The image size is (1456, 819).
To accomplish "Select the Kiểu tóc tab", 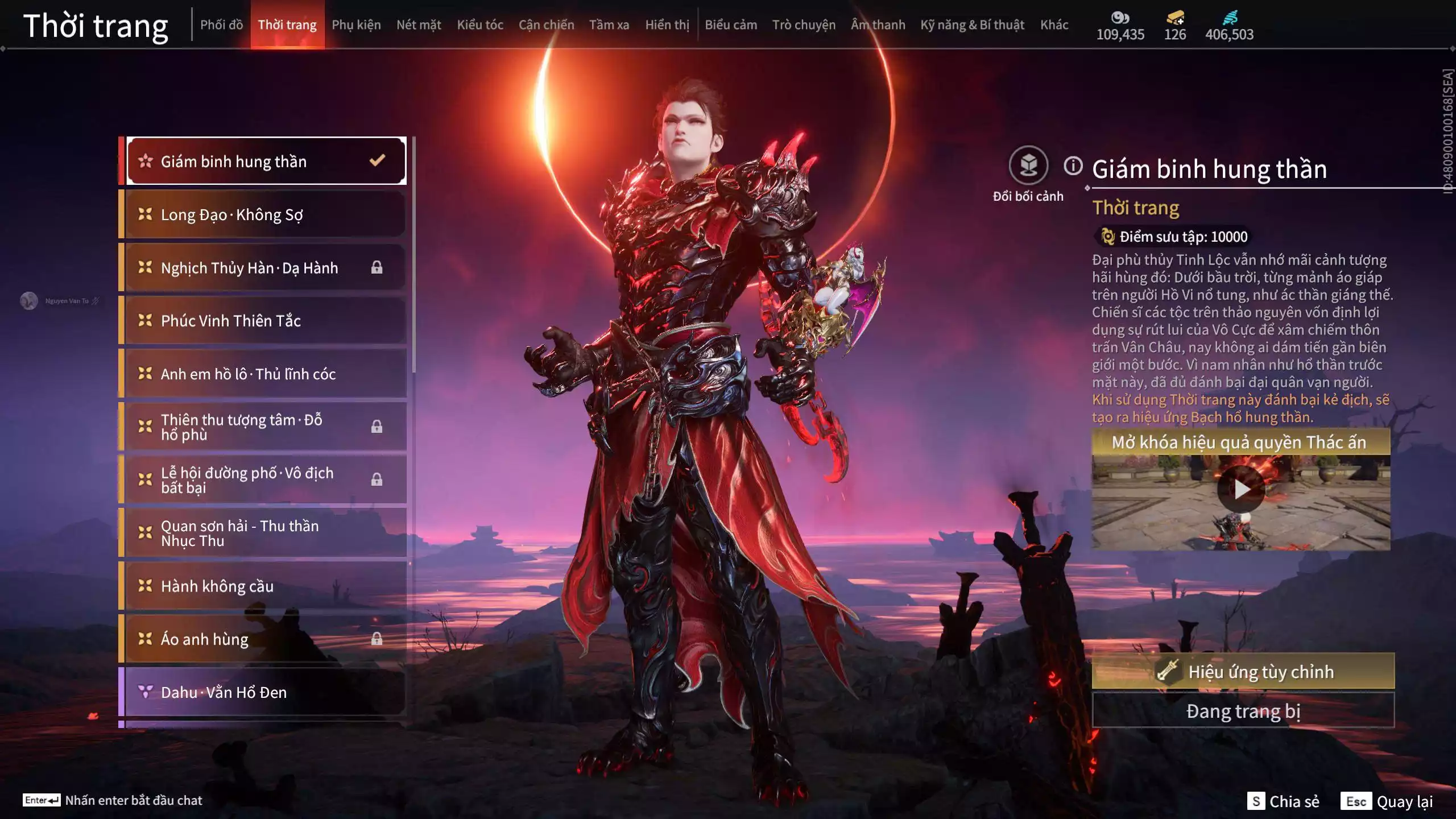I will [480, 25].
